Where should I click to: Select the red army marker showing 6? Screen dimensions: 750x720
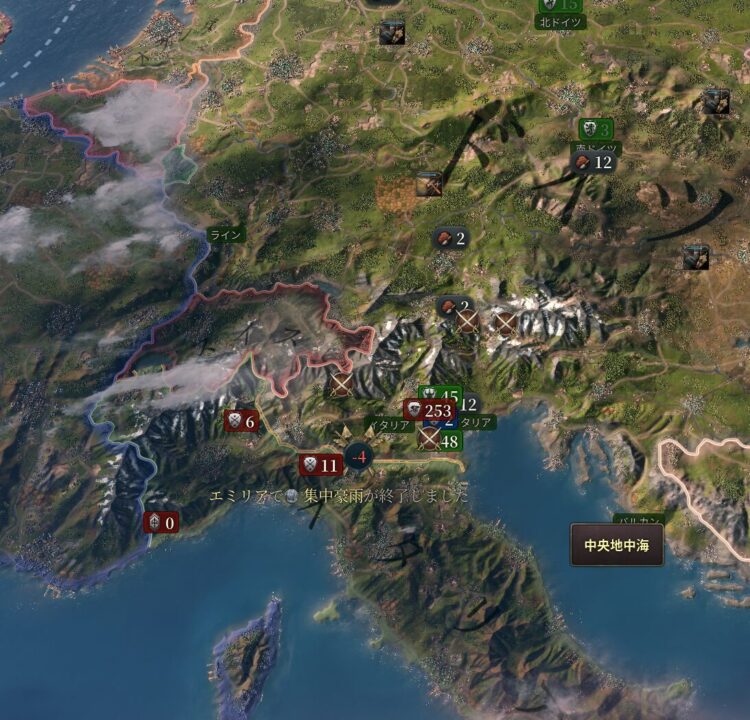(241, 421)
